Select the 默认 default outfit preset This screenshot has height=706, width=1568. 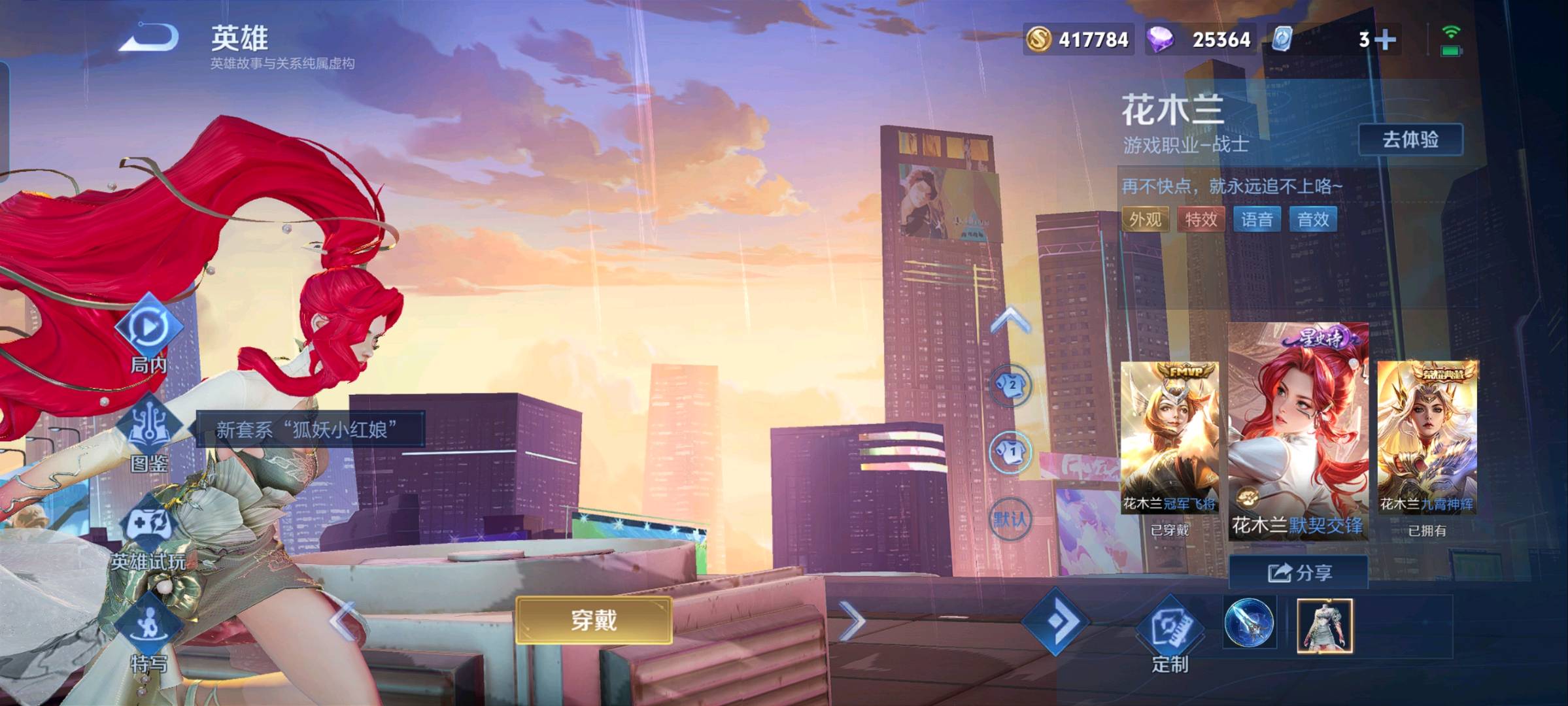coord(1010,520)
